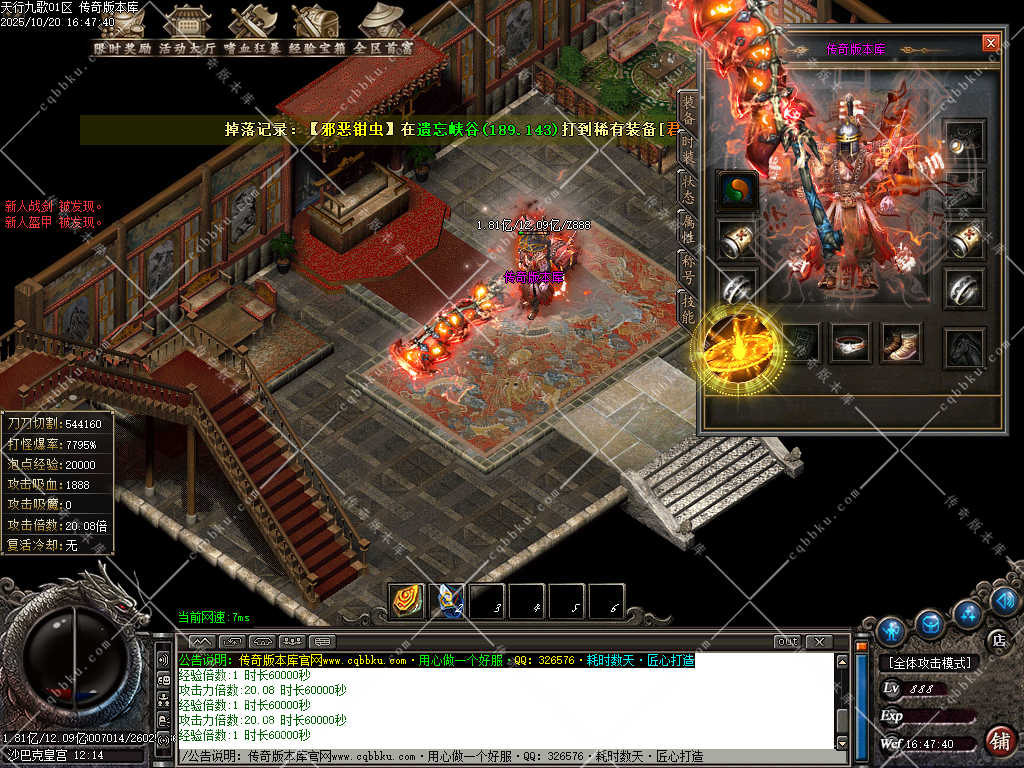Toggle the 全体攻击模式 attack mode label

930,662
